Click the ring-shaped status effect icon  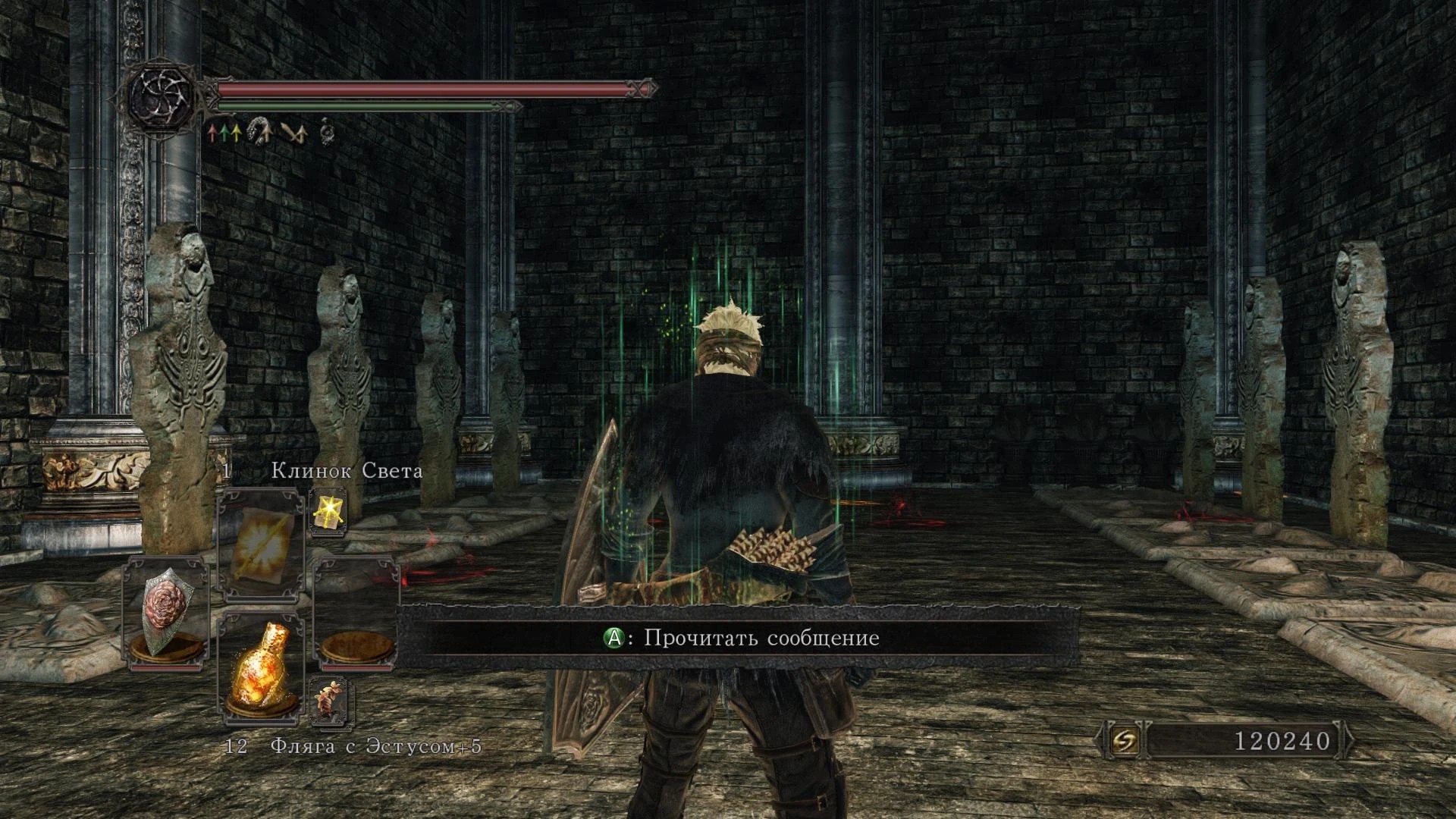coord(326,131)
